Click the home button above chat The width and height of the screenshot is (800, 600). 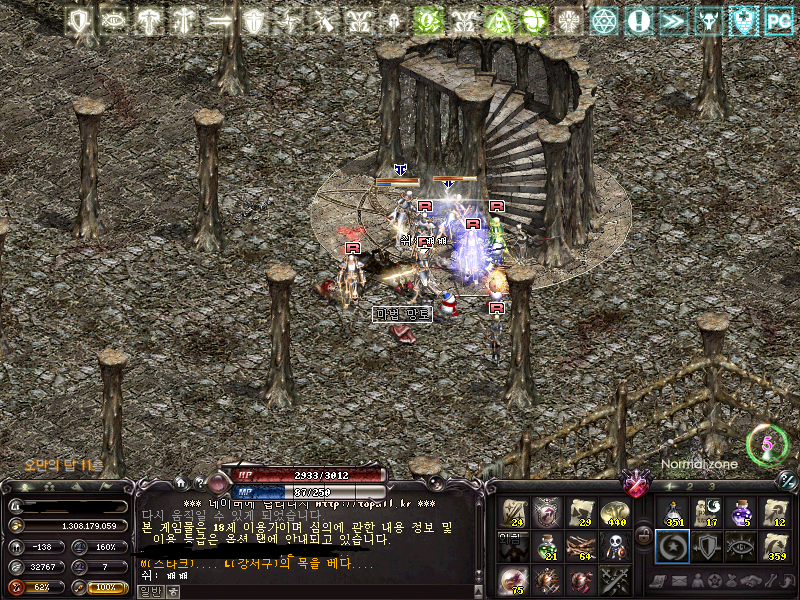coord(181,485)
